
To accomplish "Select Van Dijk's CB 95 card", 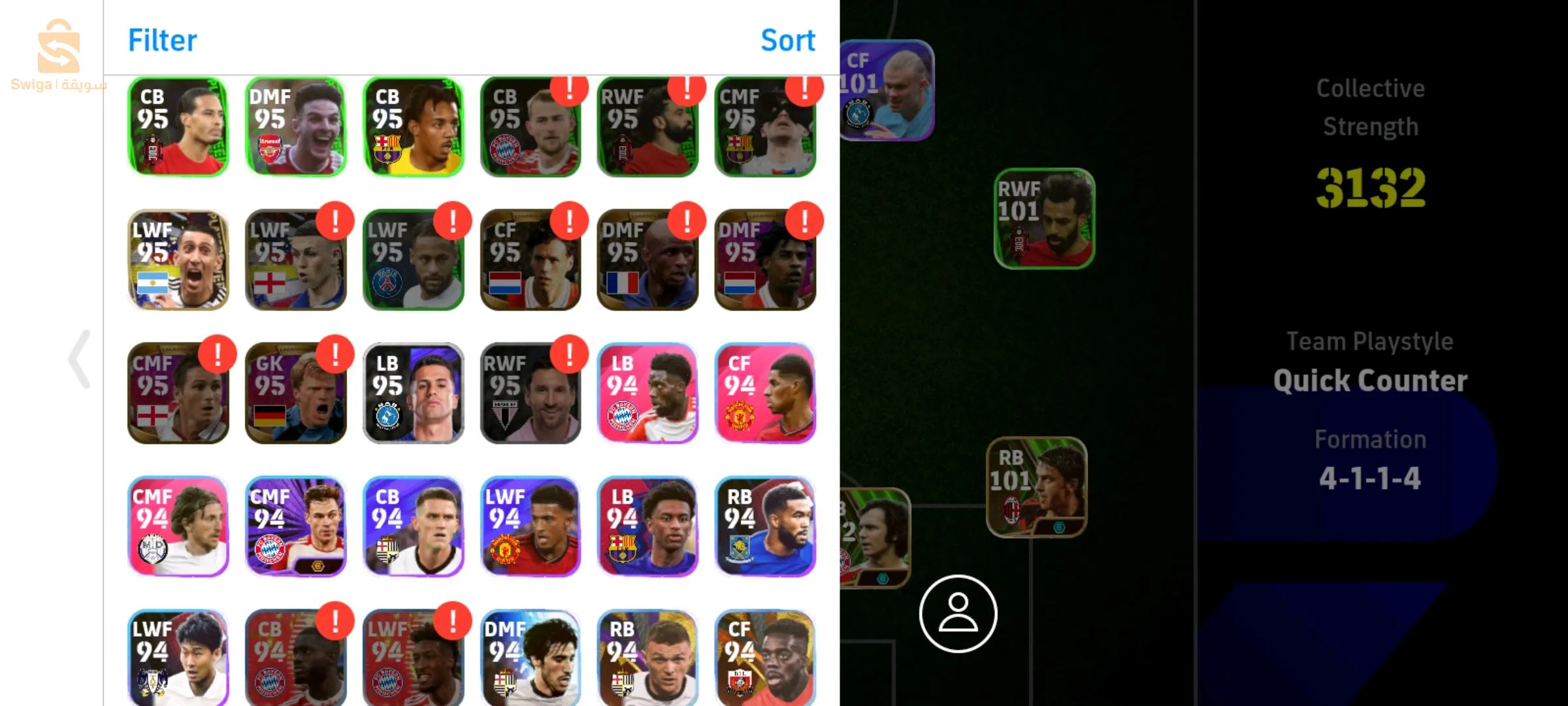I will pos(178,126).
